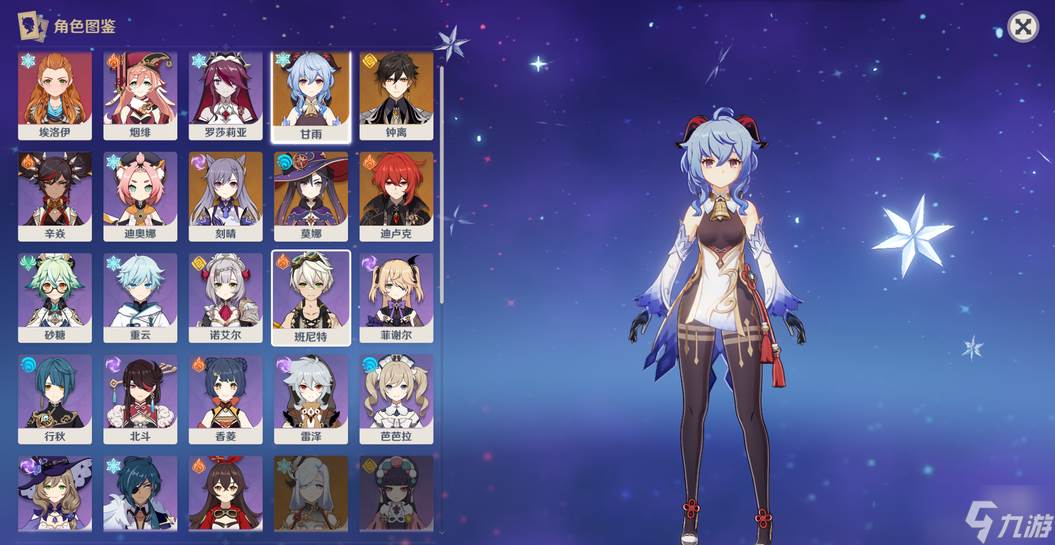1055x545 pixels.
Task: Choose the 班尼特 portrait
Action: 311,296
